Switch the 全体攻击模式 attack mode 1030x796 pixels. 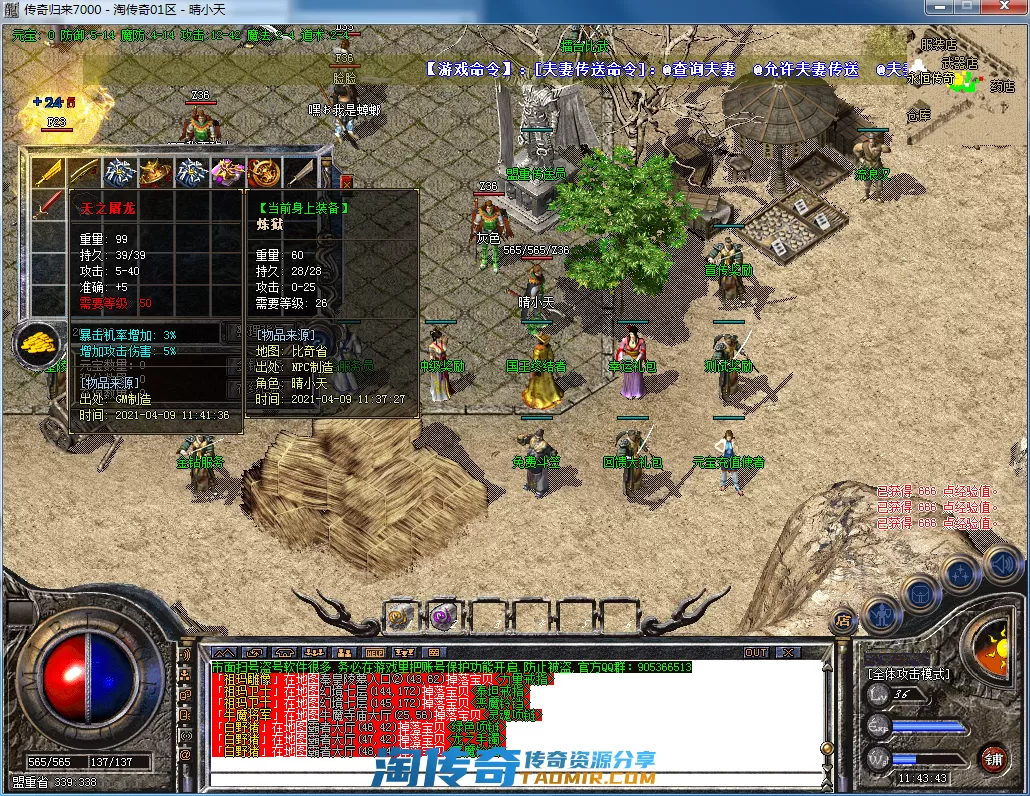(908, 675)
